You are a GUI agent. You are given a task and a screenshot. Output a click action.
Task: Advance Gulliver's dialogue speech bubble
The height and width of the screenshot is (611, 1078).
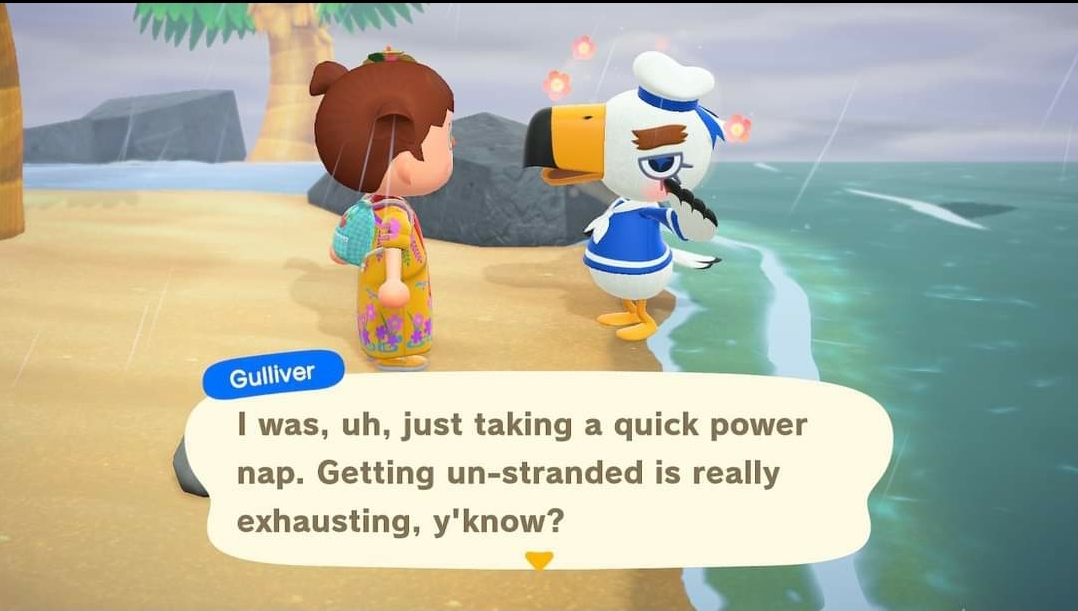pos(540,470)
